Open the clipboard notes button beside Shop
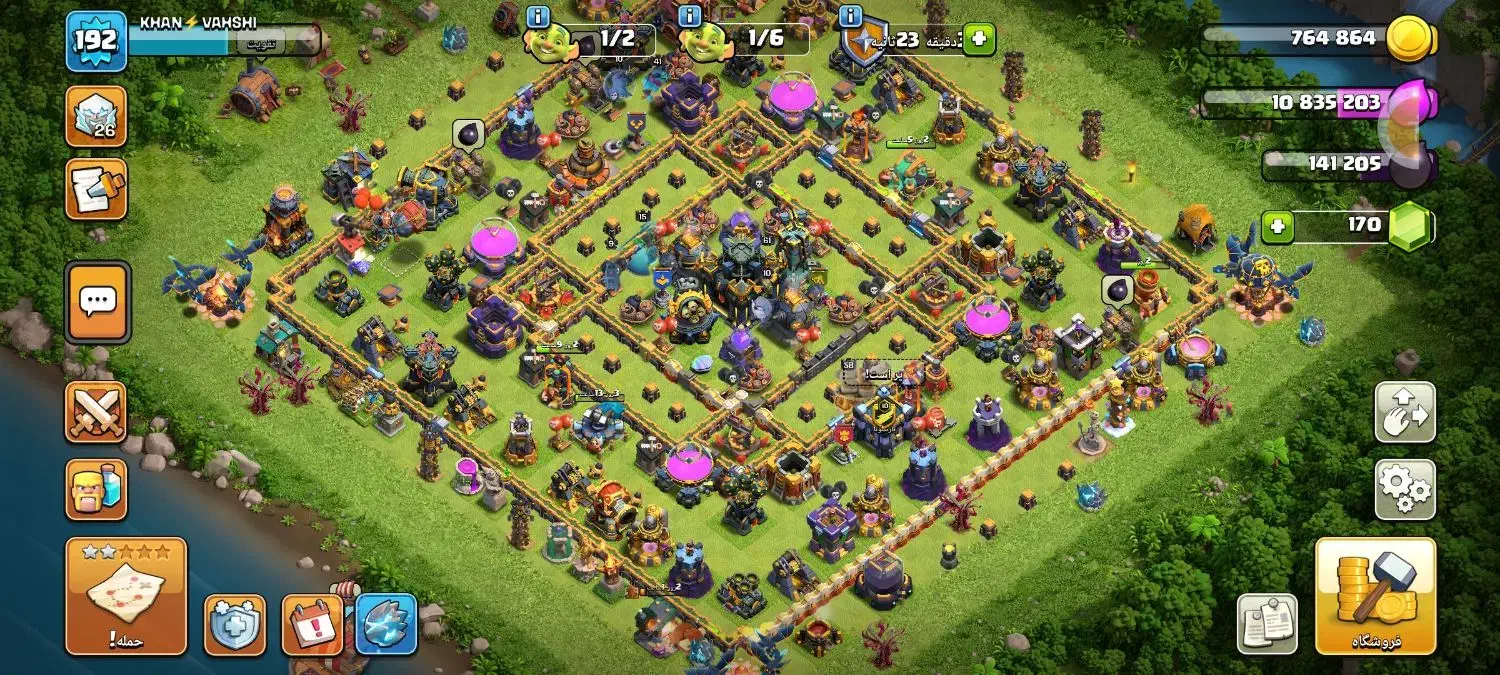Viewport: 1500px width, 675px height. (x=1267, y=624)
